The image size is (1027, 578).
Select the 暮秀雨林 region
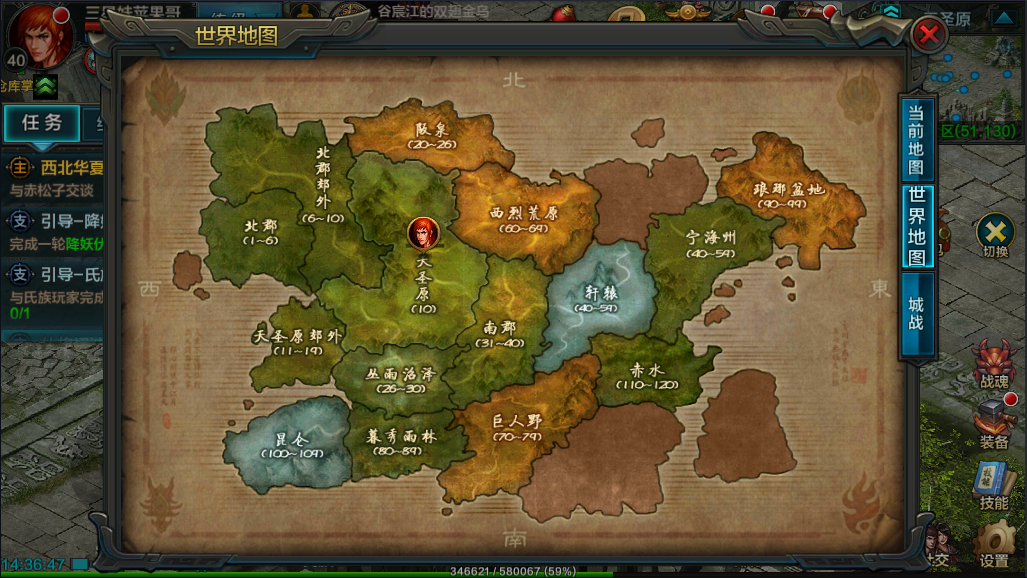(x=400, y=440)
